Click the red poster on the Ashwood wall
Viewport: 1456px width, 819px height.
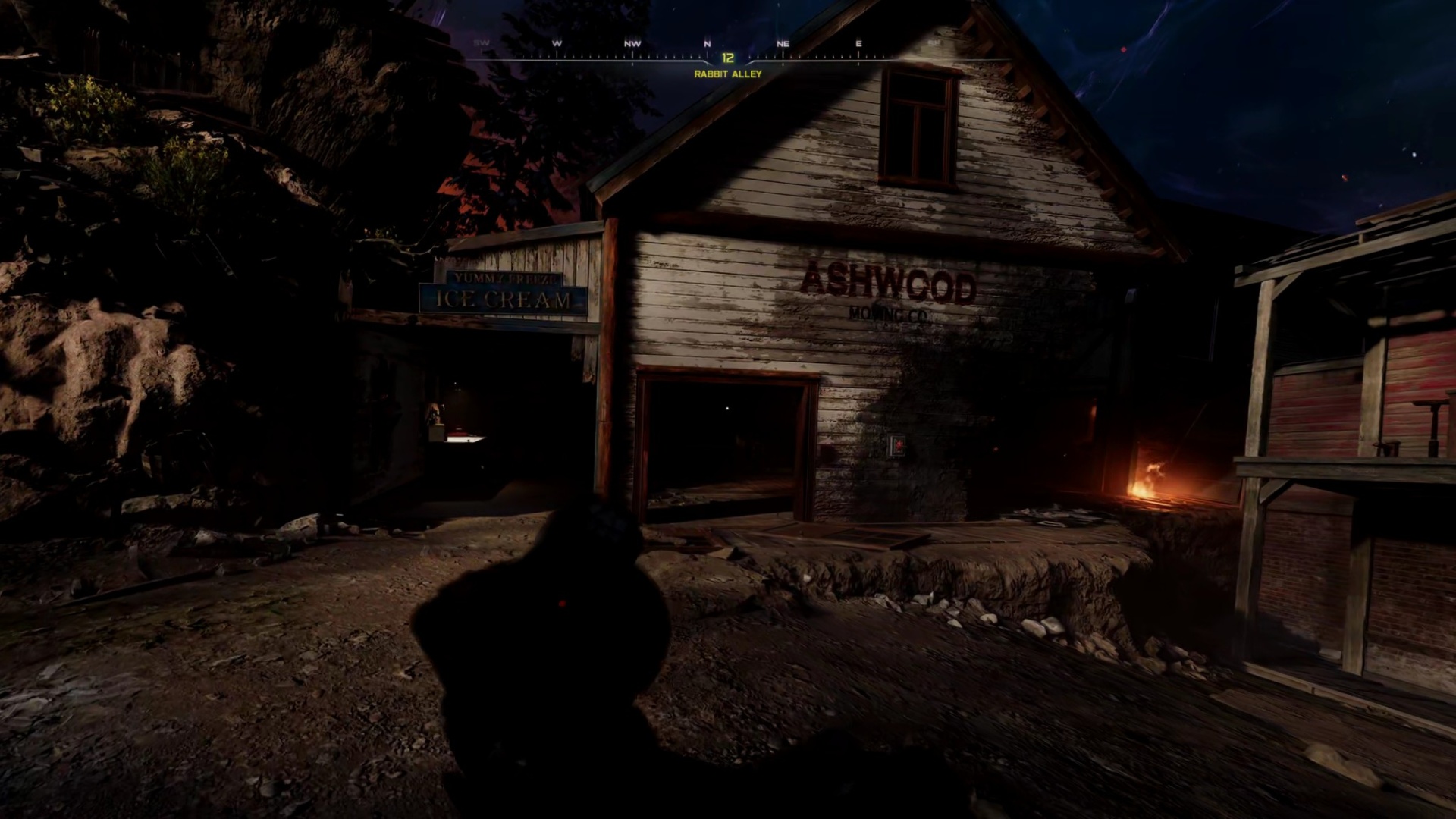click(x=895, y=444)
